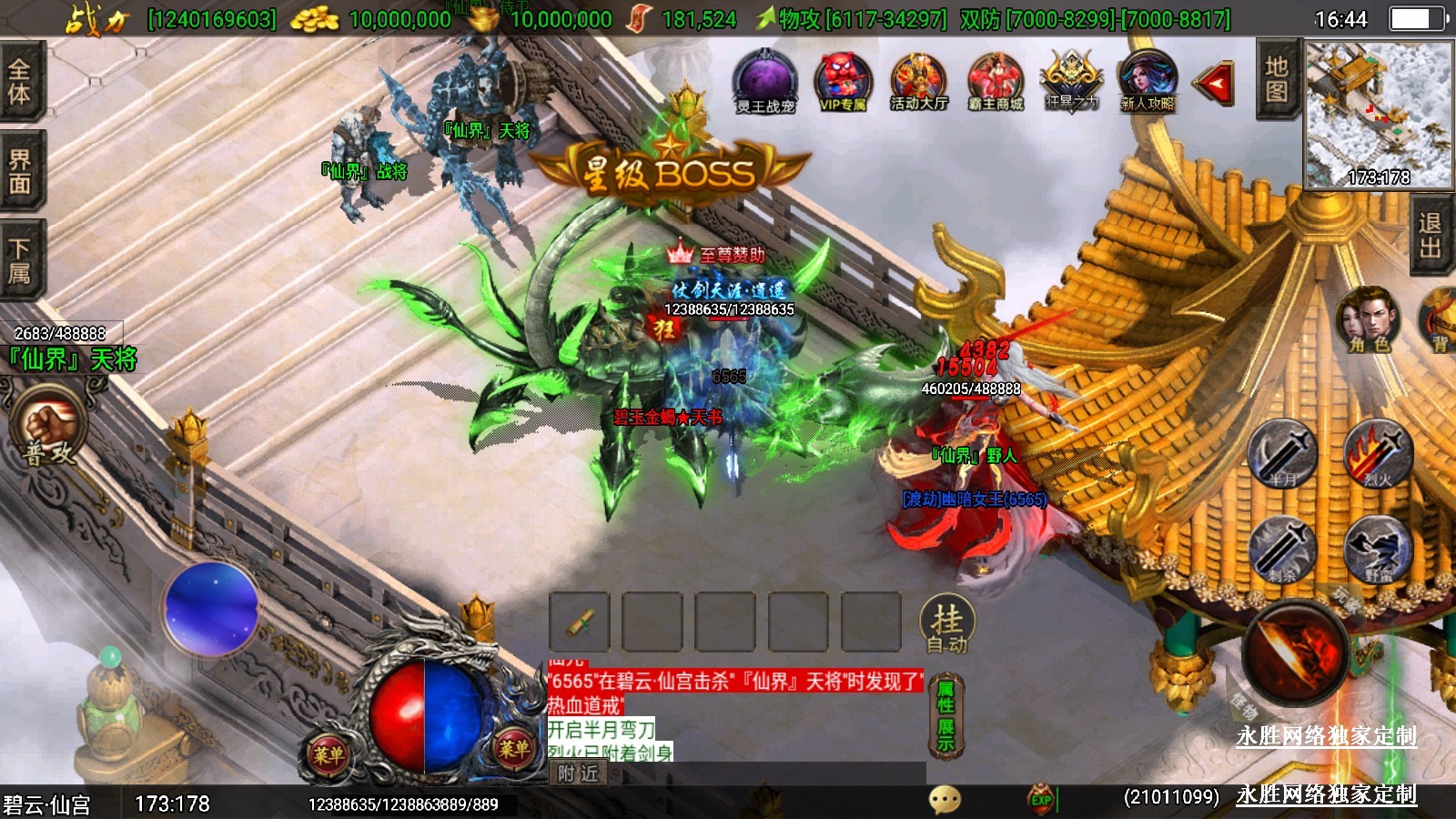Activate the 狂暴之力 icon

pos(1071,80)
